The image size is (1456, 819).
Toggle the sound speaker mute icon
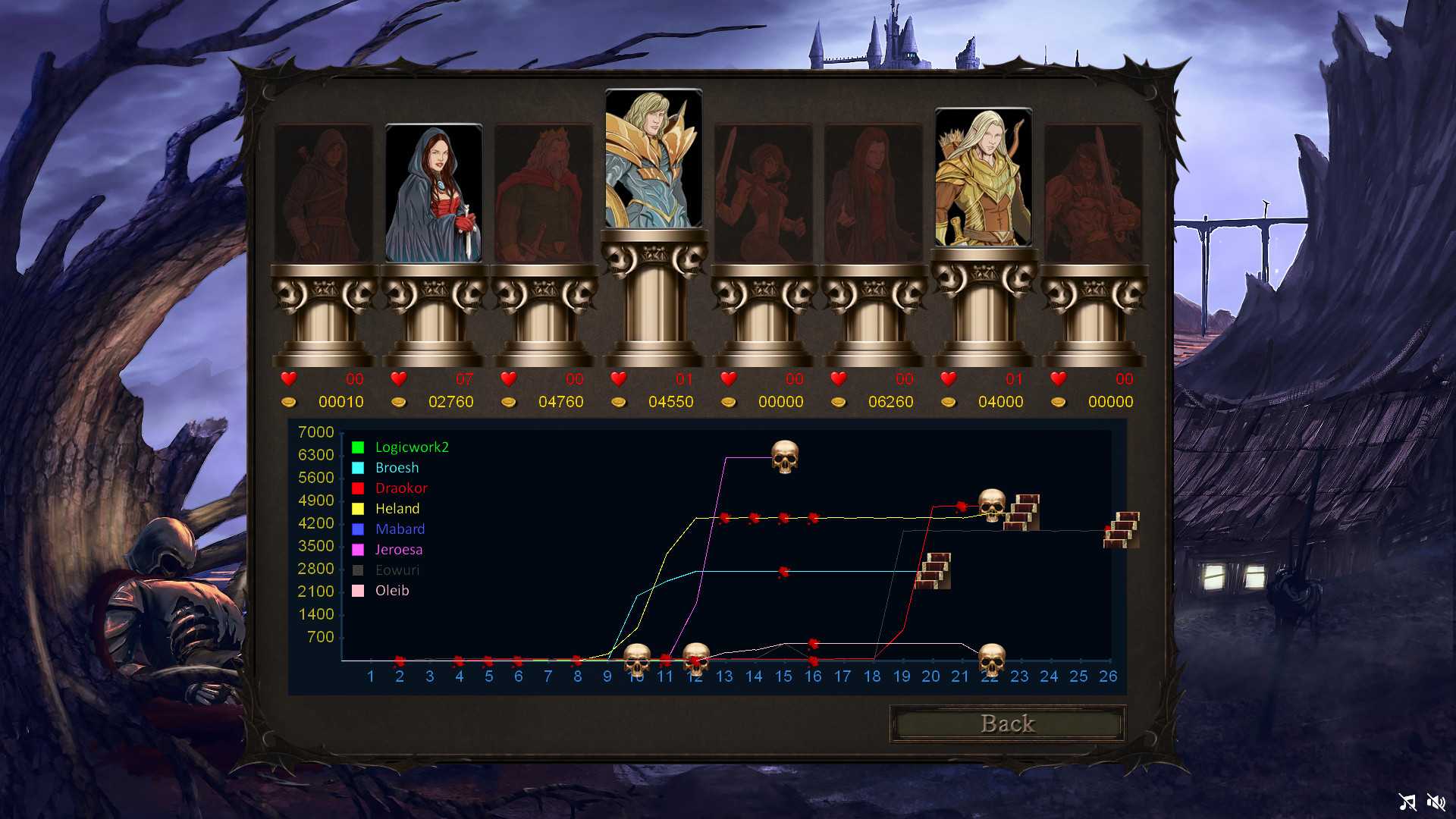(x=1436, y=802)
